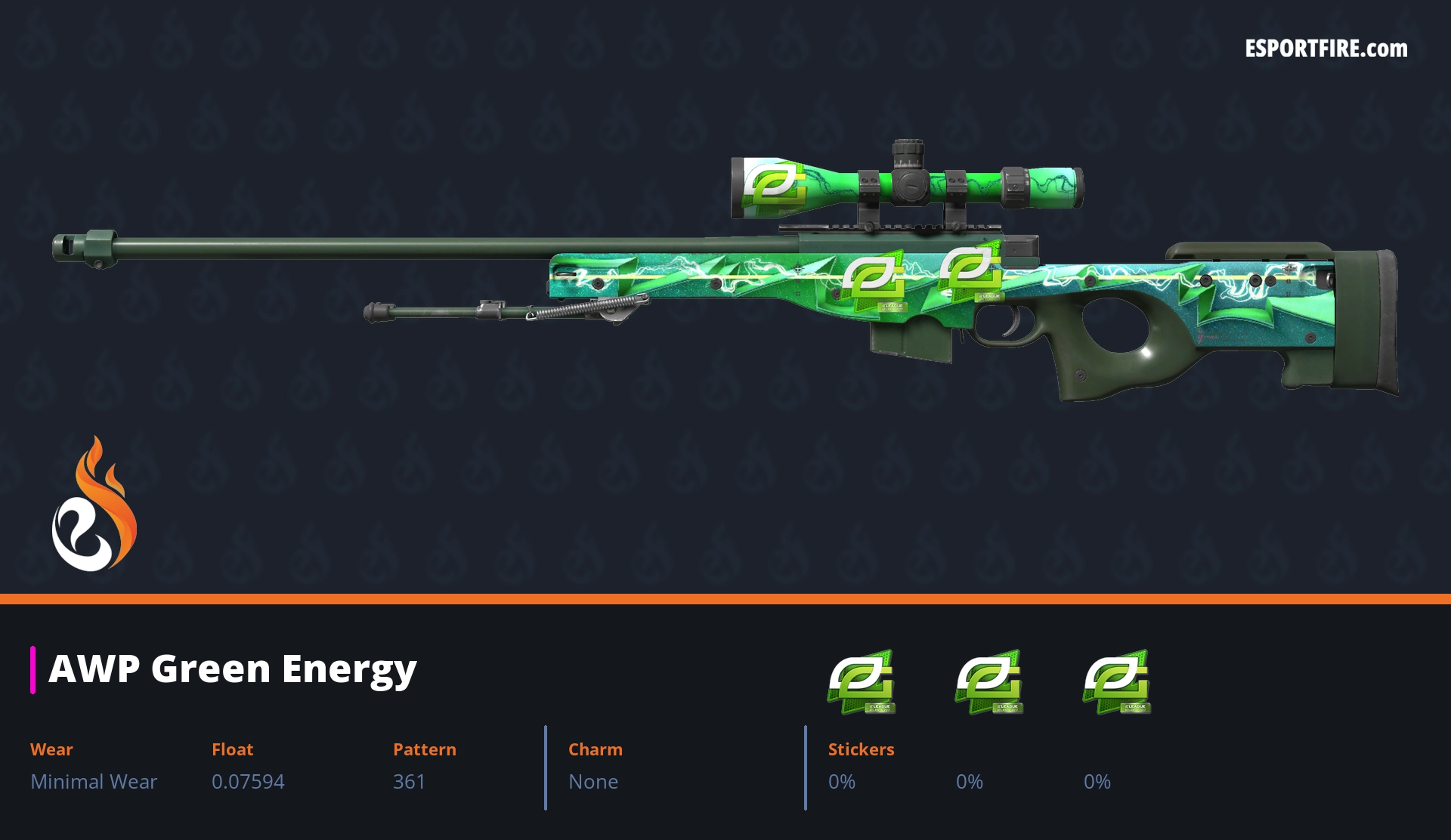This screenshot has height=840, width=1451.
Task: Open the ESPORTFIRE.com site link
Action: (x=1326, y=49)
